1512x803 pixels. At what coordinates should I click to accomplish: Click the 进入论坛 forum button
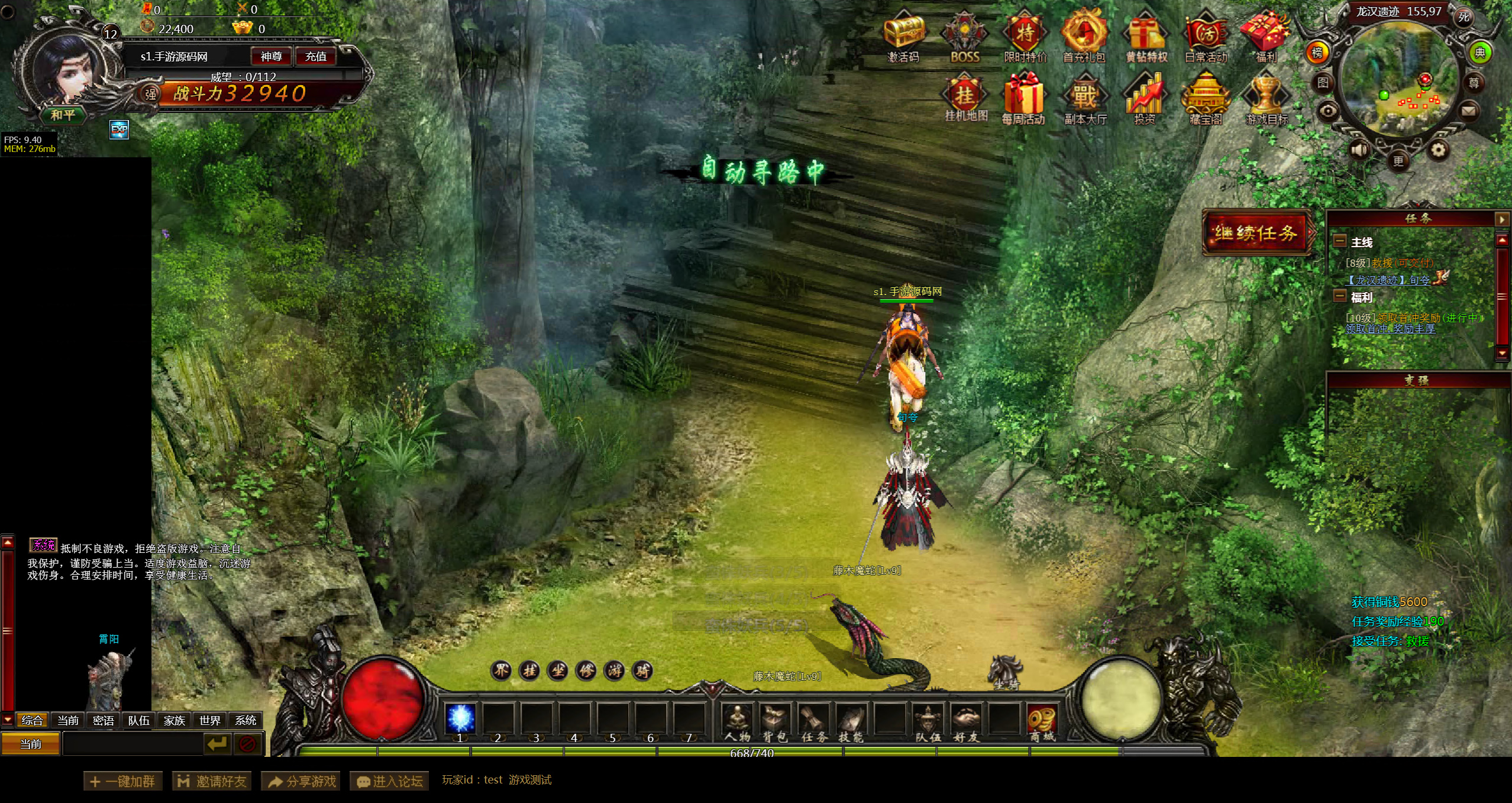click(x=390, y=781)
